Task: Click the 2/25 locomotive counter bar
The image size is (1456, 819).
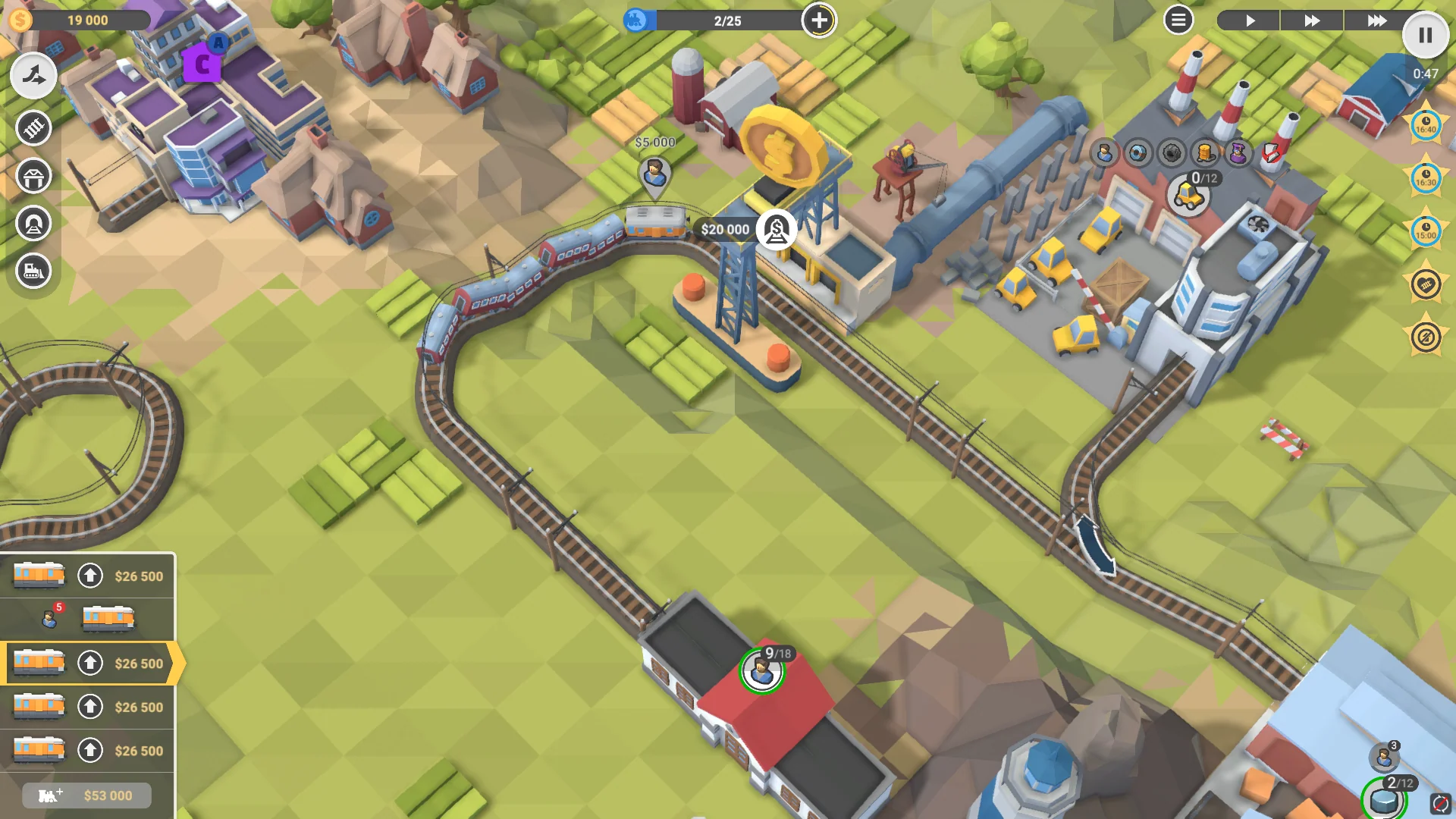Action: 726,20
